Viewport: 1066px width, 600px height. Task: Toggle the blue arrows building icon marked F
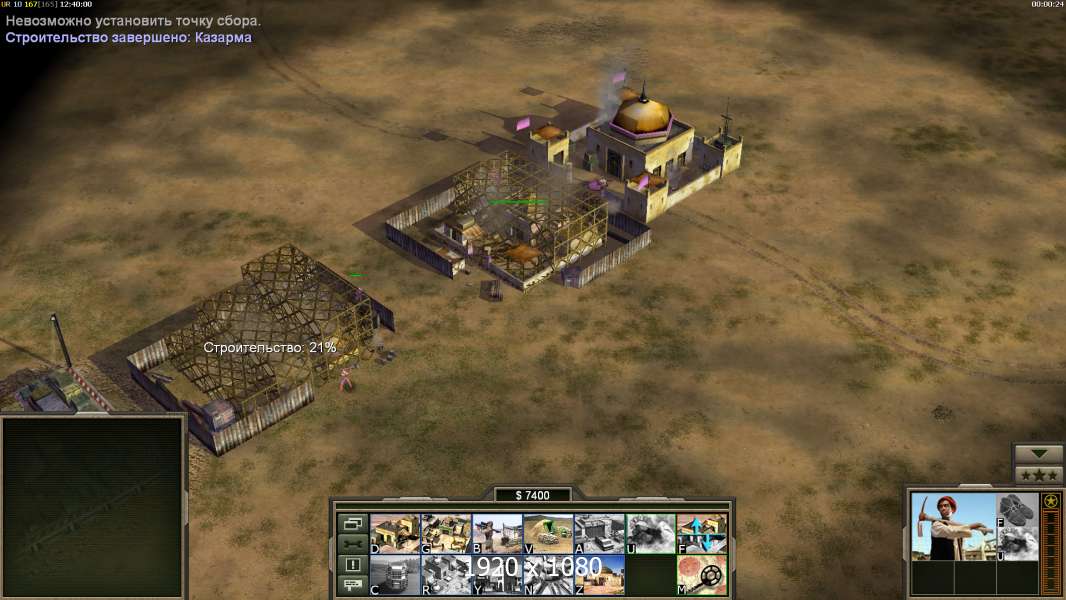tap(702, 534)
